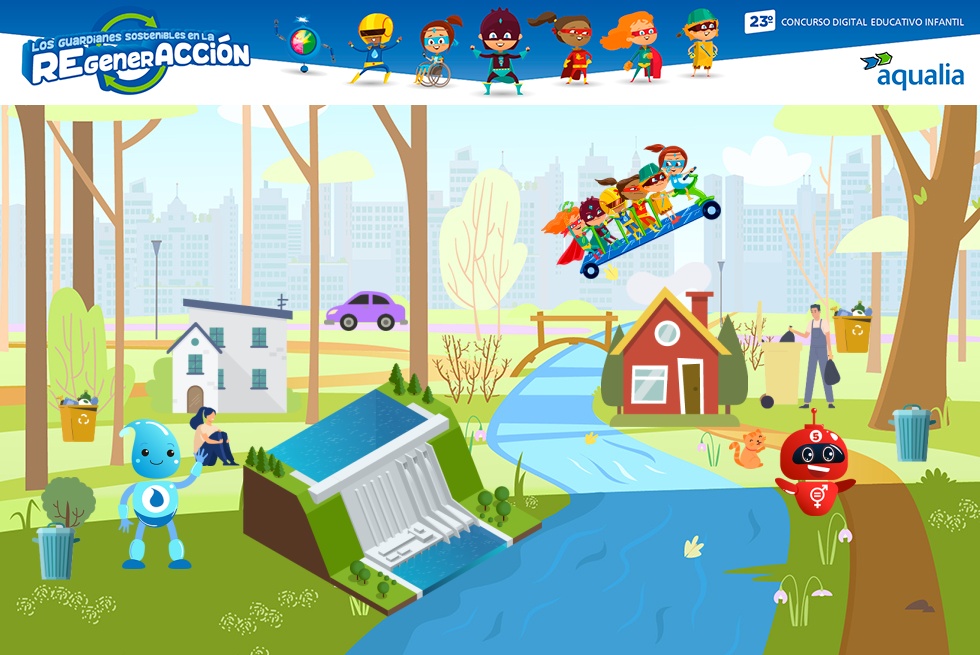Click the Aqualia logo link
Image resolution: width=980 pixels, height=655 pixels.
[x=911, y=70]
